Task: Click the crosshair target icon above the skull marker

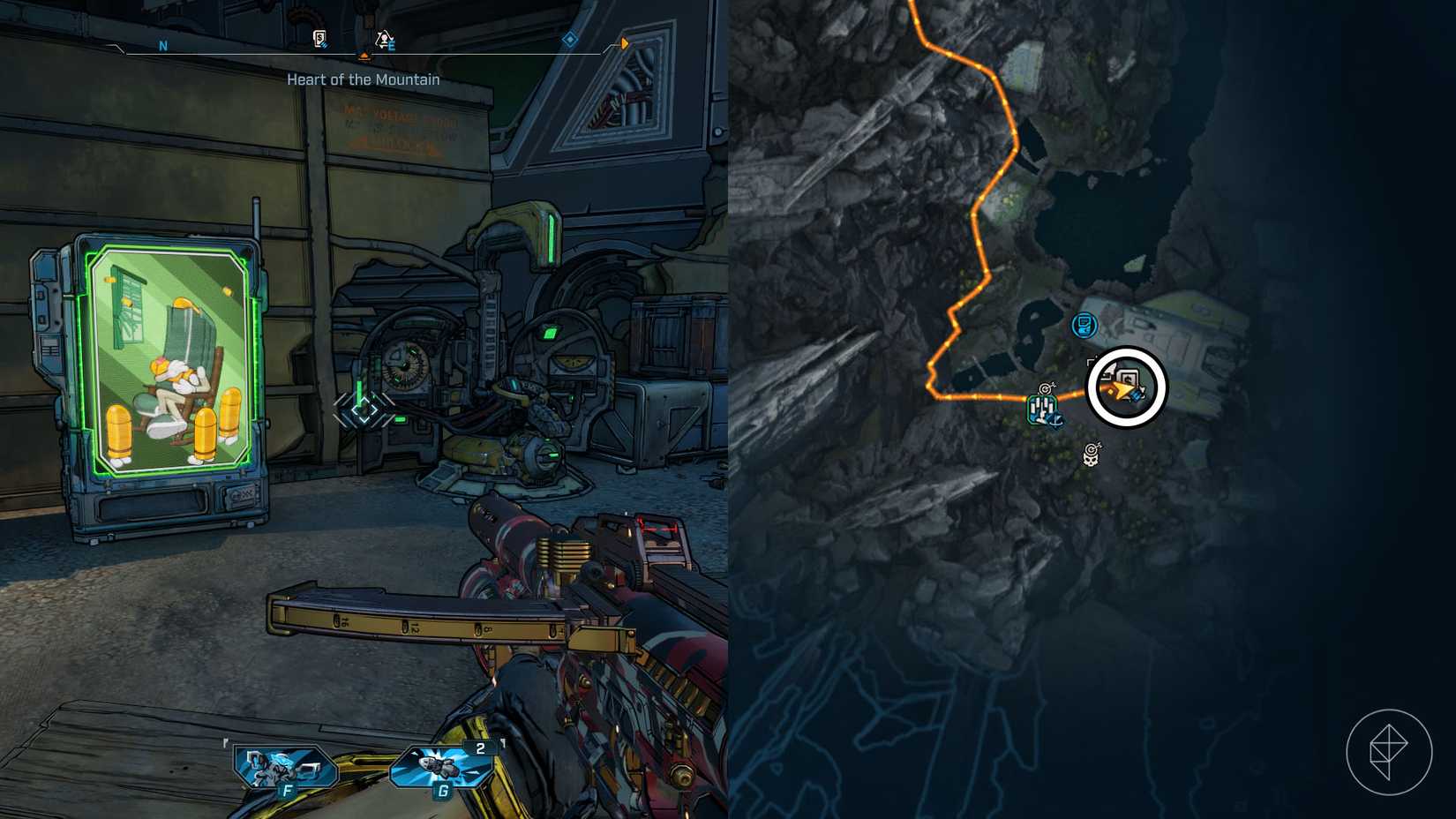Action: coord(1092,448)
